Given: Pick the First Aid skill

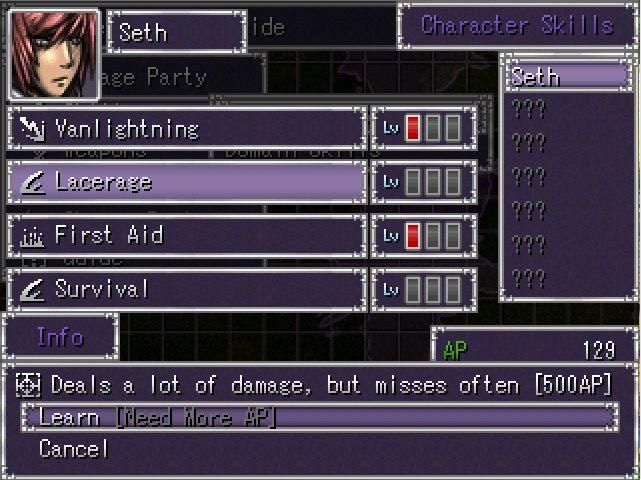Looking at the screenshot, I should coord(186,236).
